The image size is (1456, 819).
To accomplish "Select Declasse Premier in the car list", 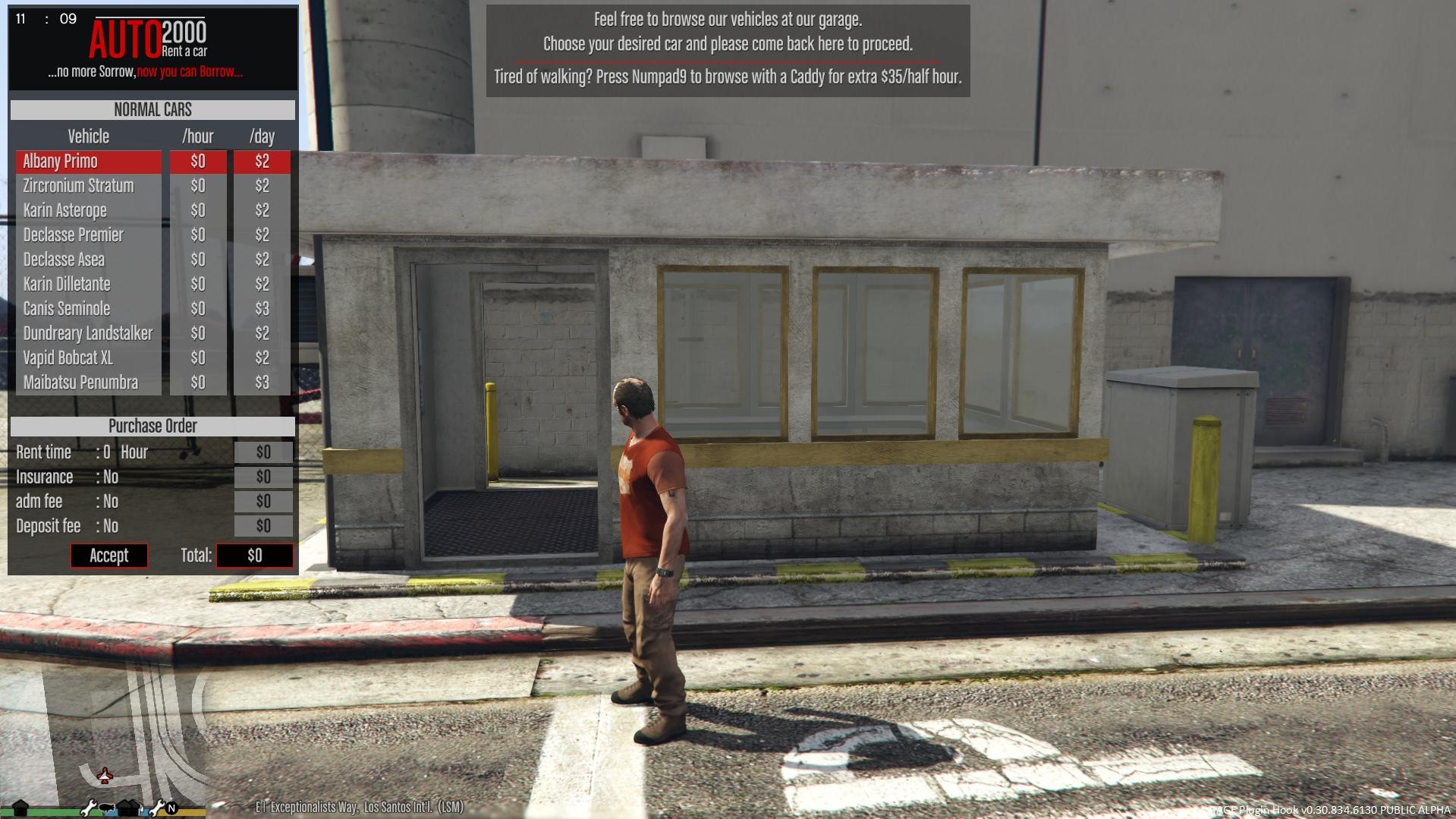I will [88, 235].
